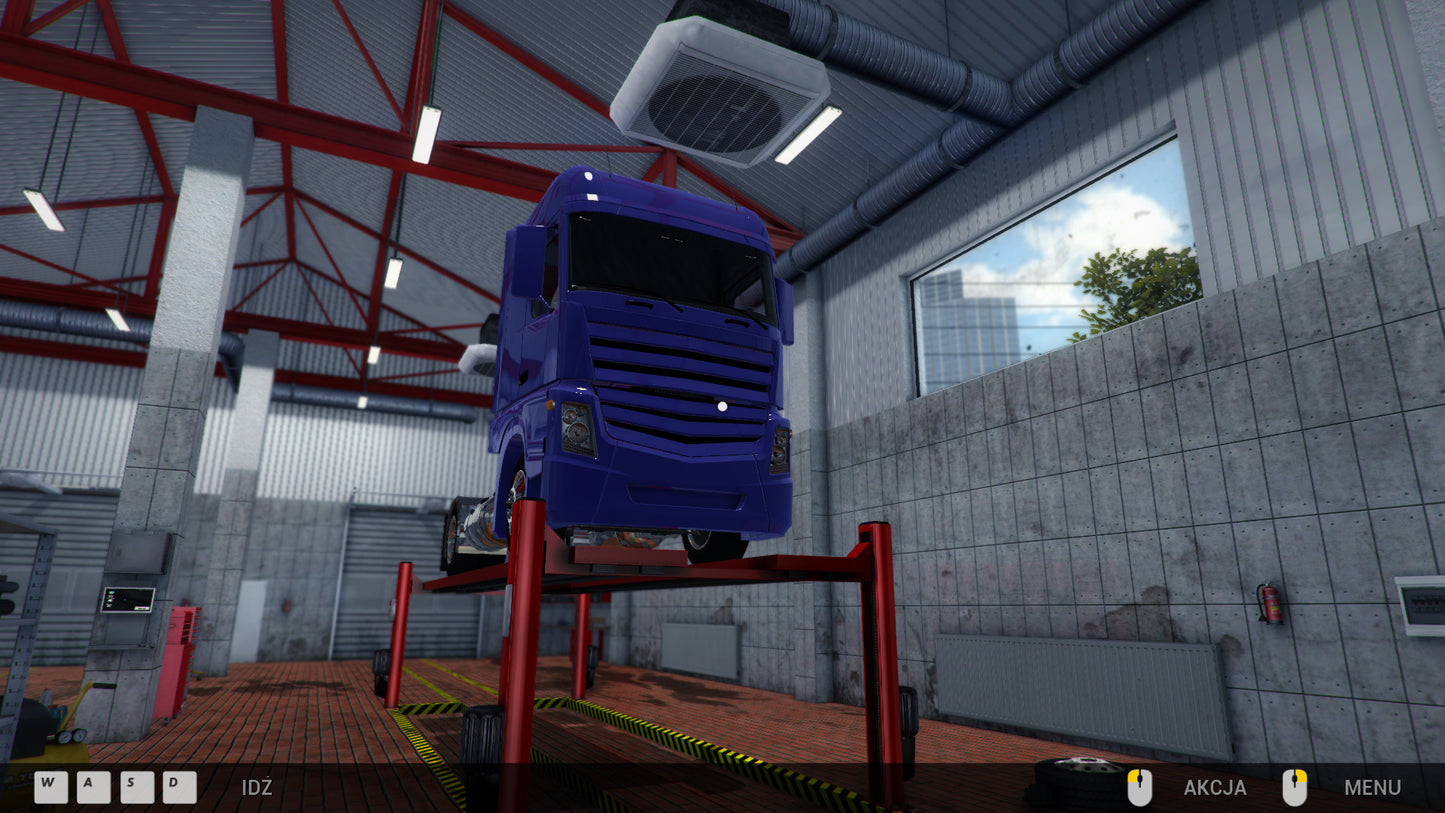Image resolution: width=1445 pixels, height=813 pixels.
Task: Click the left mouse AKCJA icon
Action: point(1141,788)
